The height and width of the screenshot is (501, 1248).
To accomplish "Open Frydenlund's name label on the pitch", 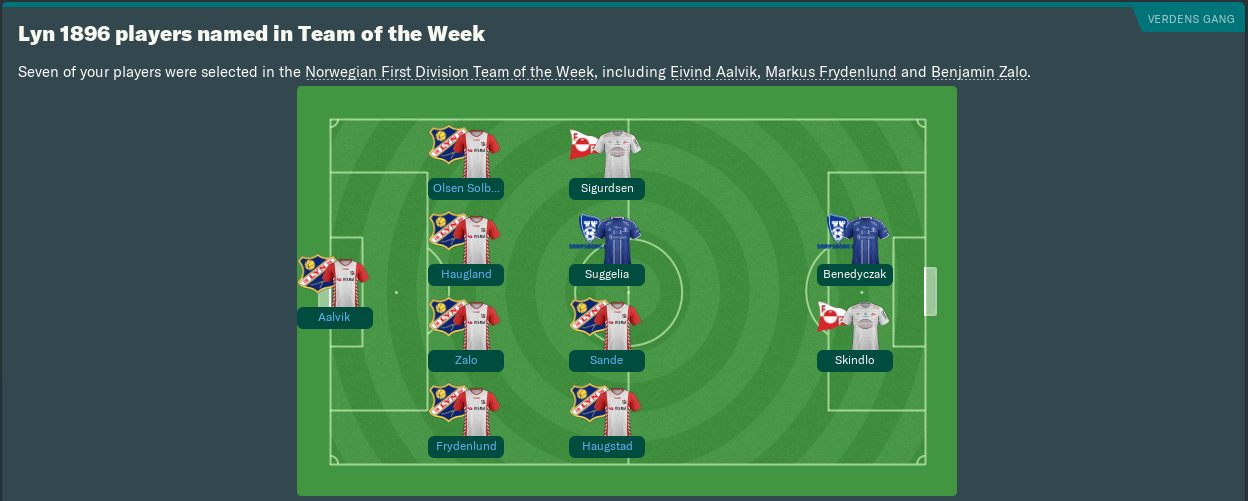I will tap(466, 446).
